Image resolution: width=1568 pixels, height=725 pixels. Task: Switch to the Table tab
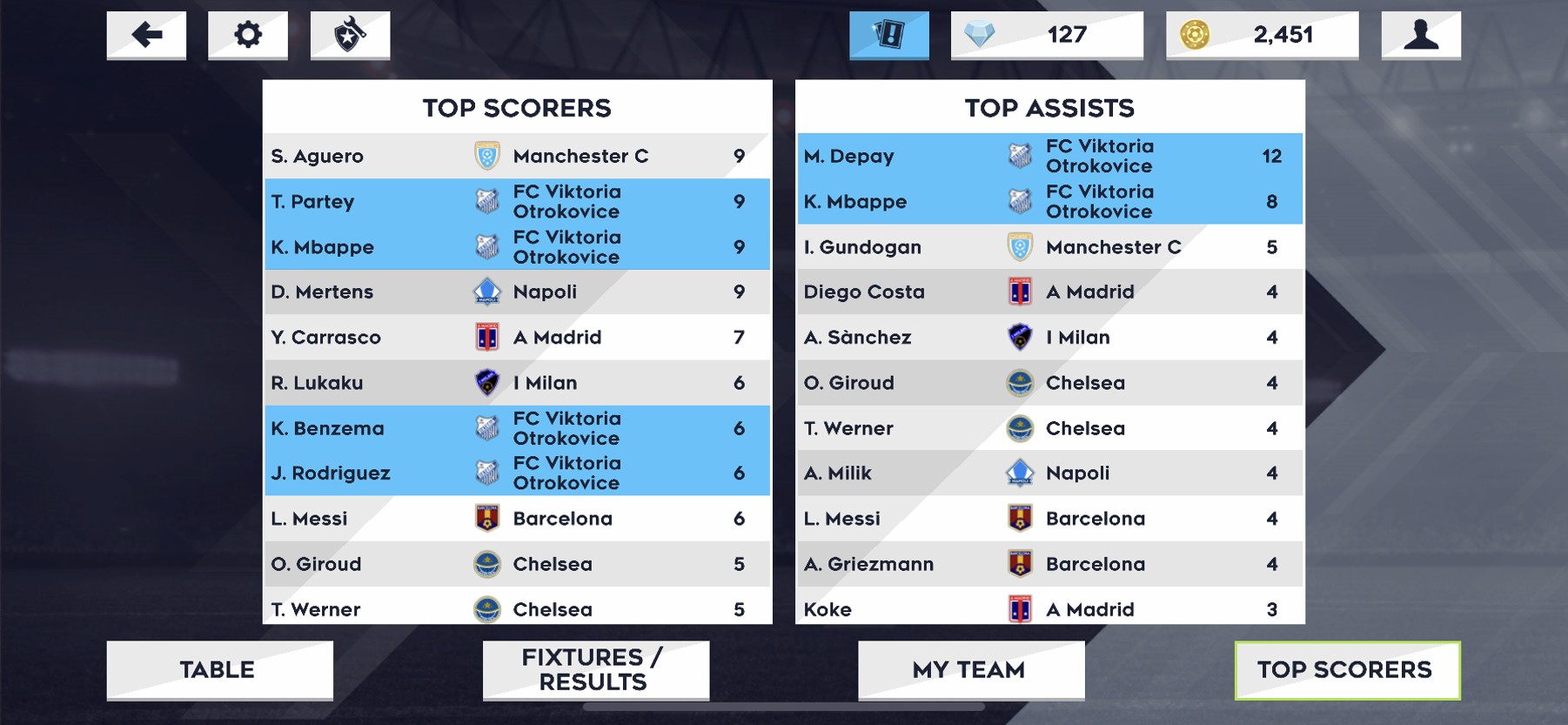(x=219, y=669)
